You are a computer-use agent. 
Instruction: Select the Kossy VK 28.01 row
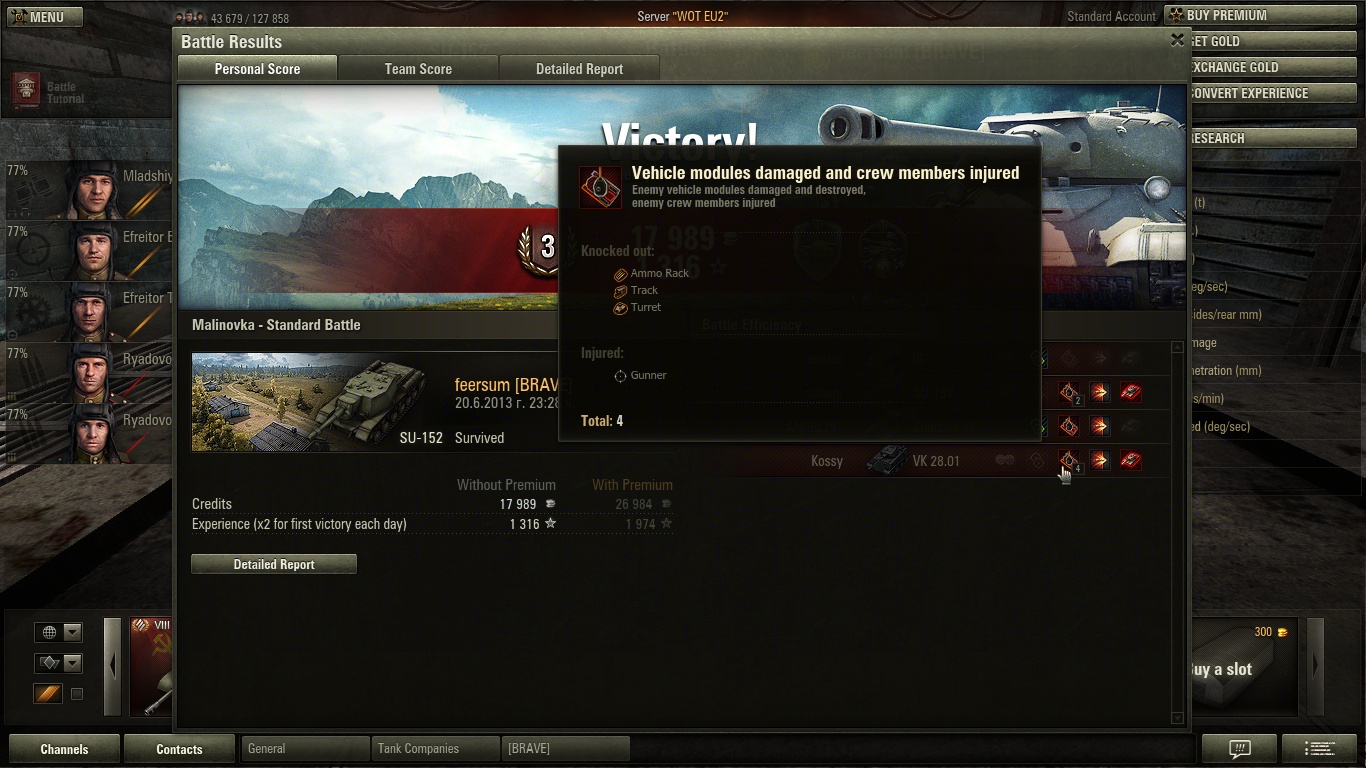point(900,461)
